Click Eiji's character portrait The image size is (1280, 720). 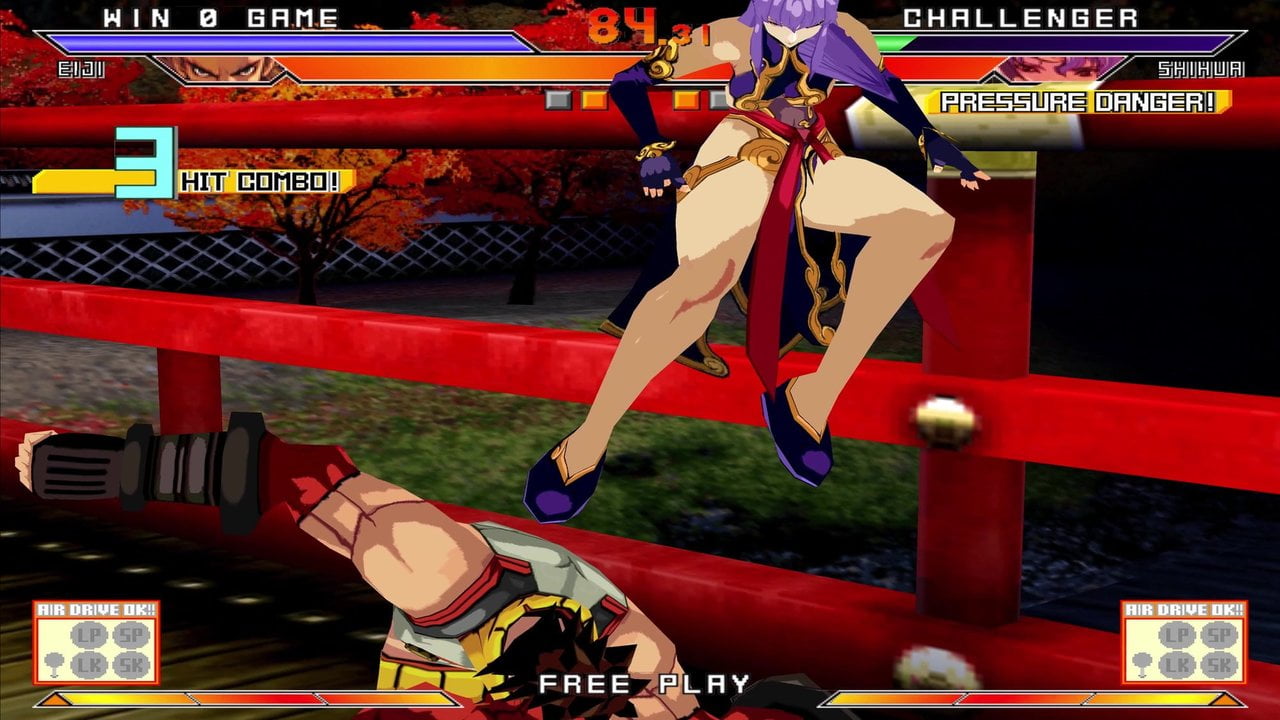pos(218,69)
